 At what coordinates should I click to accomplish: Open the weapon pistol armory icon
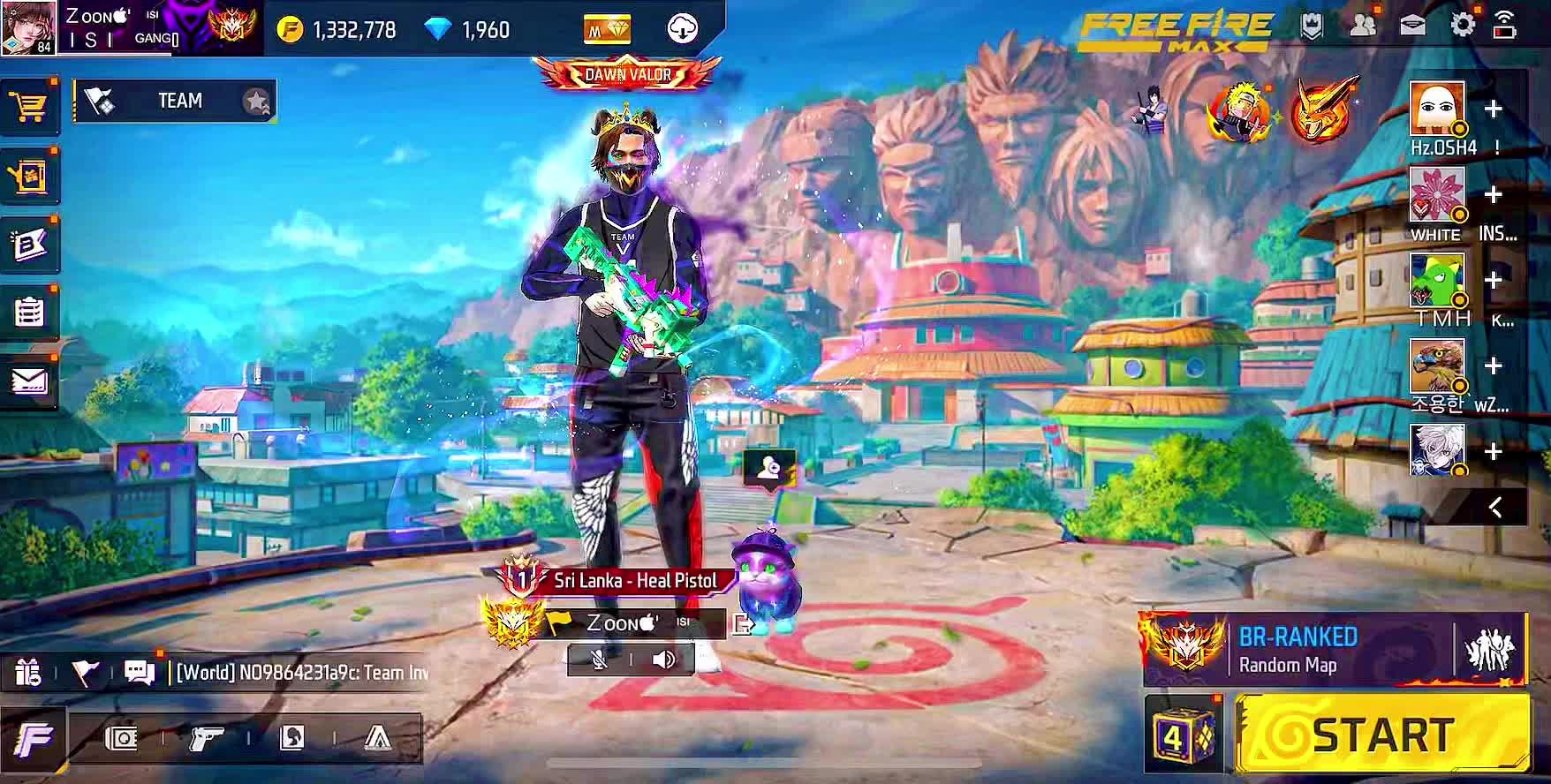click(x=207, y=738)
